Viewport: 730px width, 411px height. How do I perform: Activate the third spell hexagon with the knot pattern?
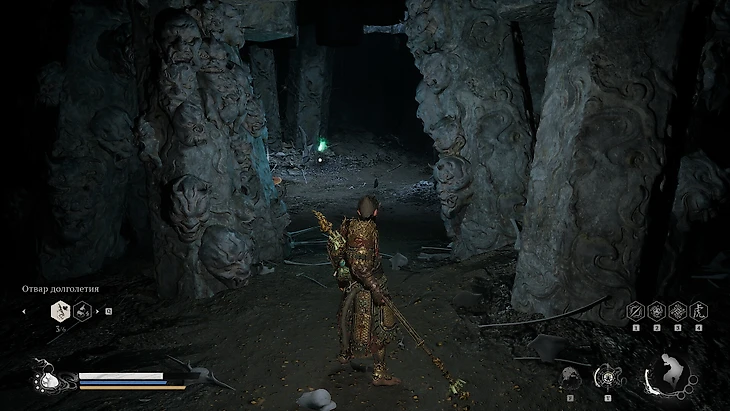[677, 311]
